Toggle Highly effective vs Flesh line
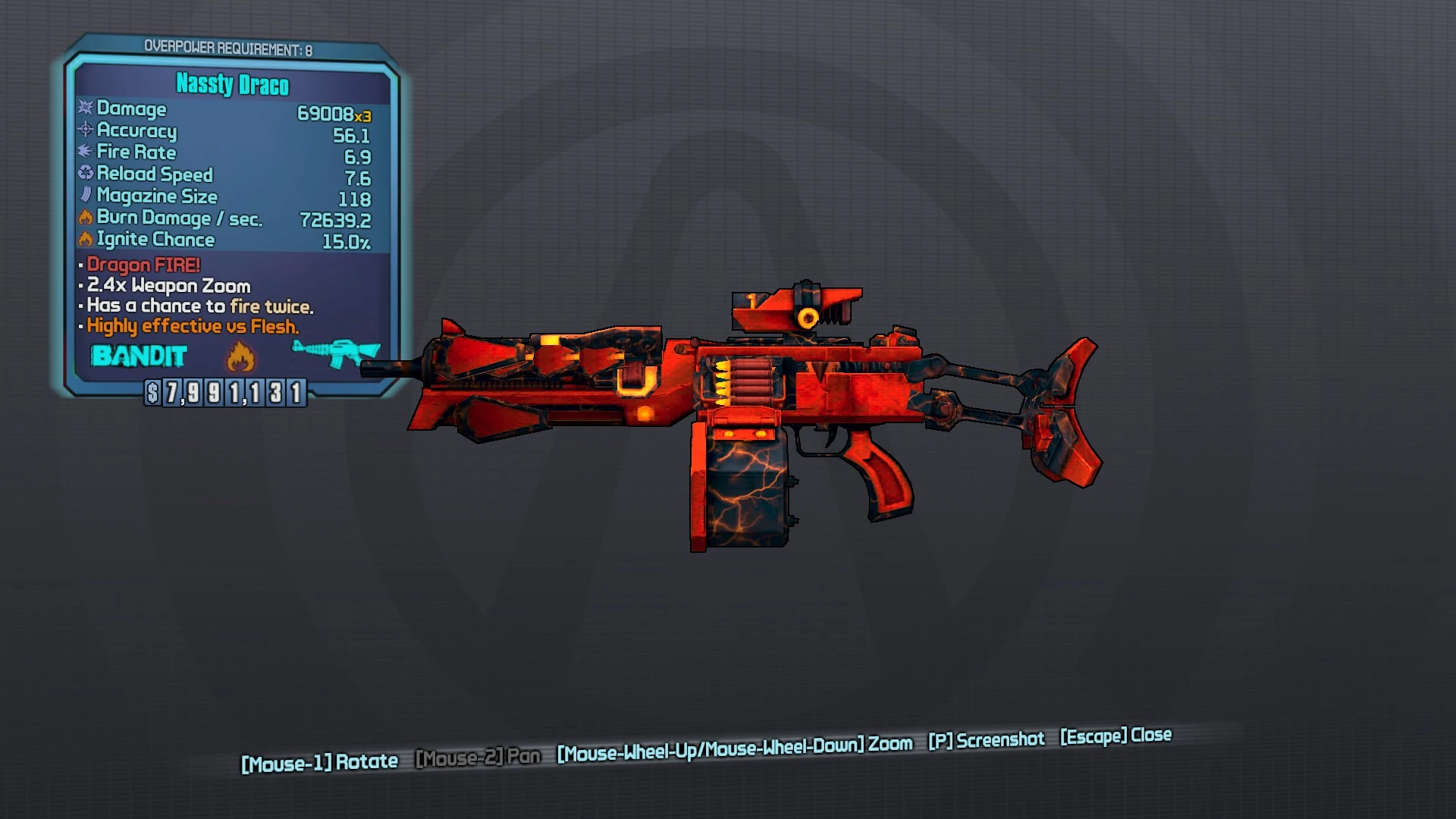The width and height of the screenshot is (1456, 819). point(192,326)
